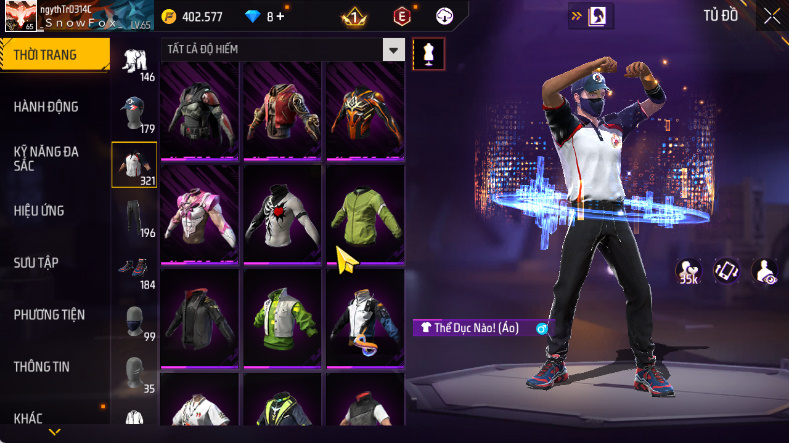The height and width of the screenshot is (443, 789).
Task: Choose the white spider emblem shirt
Action: coord(282,213)
